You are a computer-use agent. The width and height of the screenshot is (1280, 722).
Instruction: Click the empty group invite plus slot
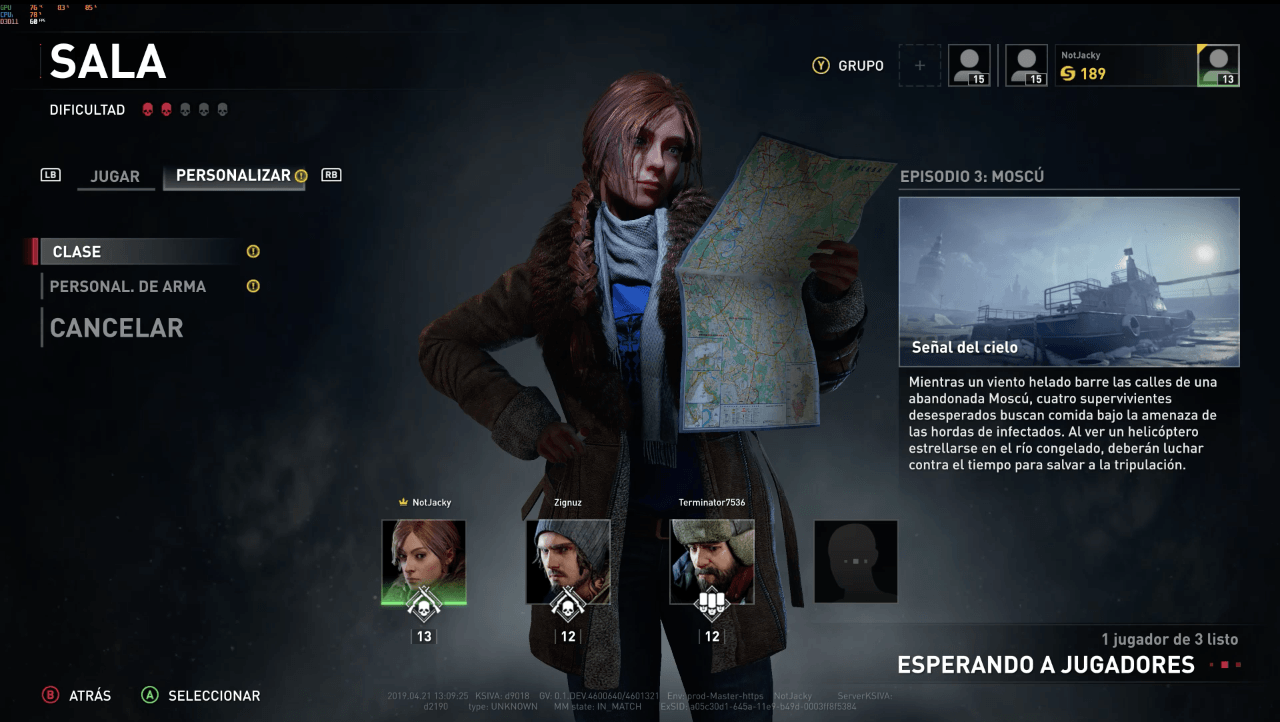tap(920, 66)
